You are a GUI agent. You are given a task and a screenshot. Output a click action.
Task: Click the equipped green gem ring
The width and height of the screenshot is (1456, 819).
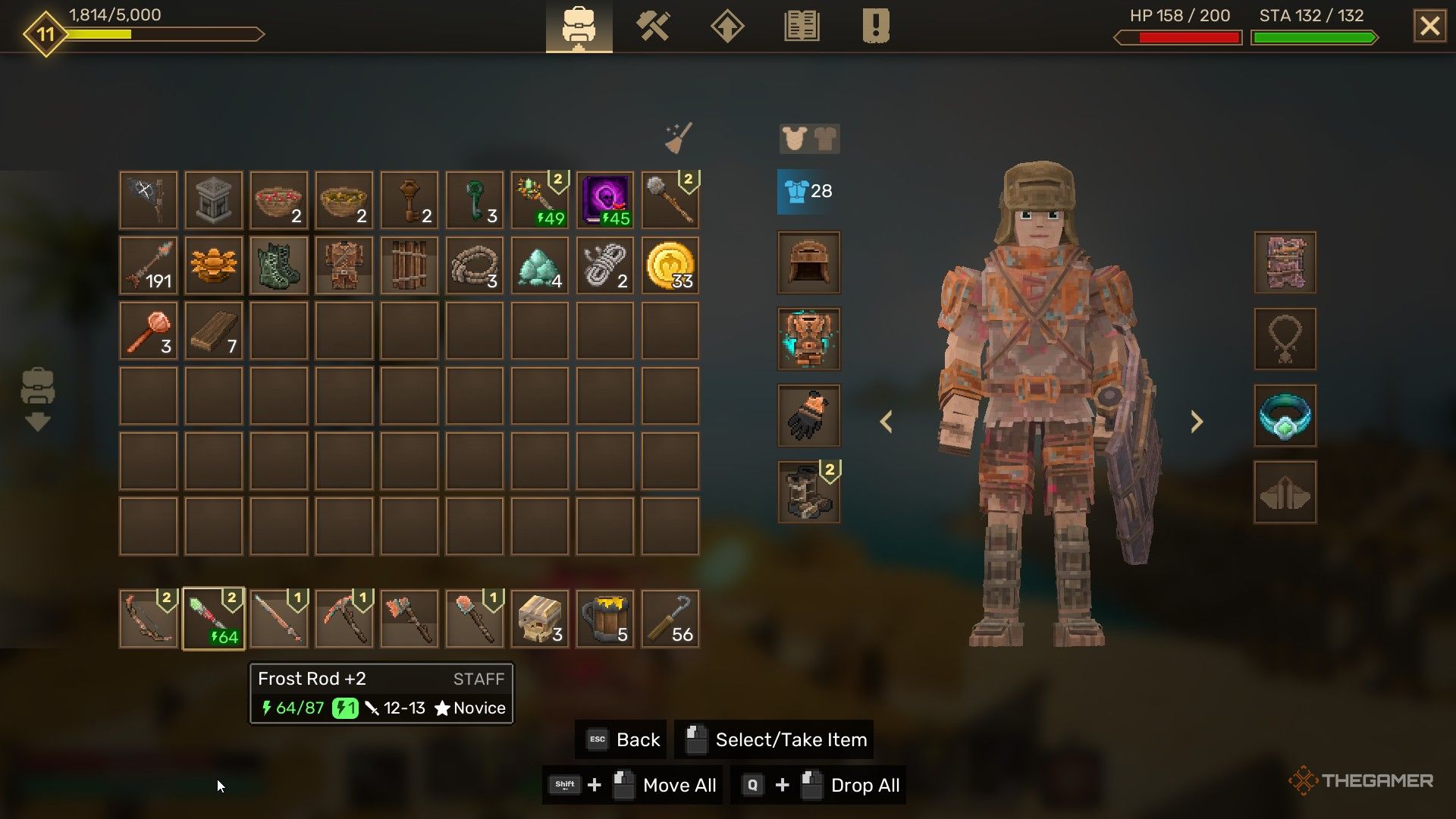point(1285,416)
